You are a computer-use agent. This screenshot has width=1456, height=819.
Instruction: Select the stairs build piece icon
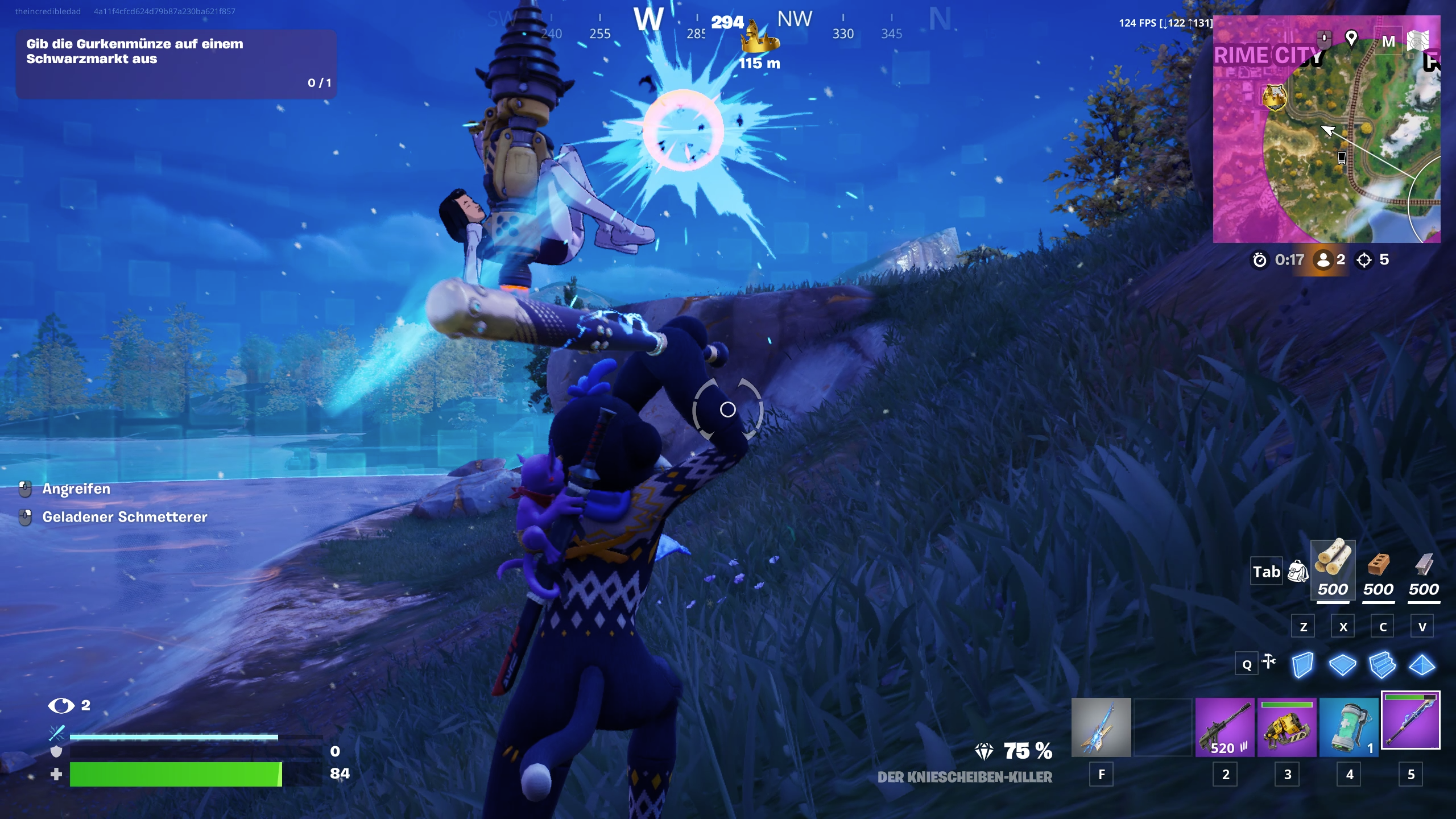click(x=1382, y=664)
